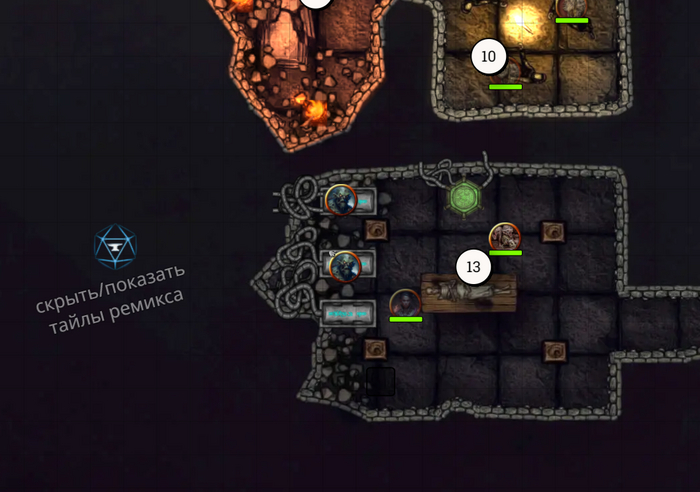Select the dark-haired character token
This screenshot has width=700, height=492.
[404, 302]
